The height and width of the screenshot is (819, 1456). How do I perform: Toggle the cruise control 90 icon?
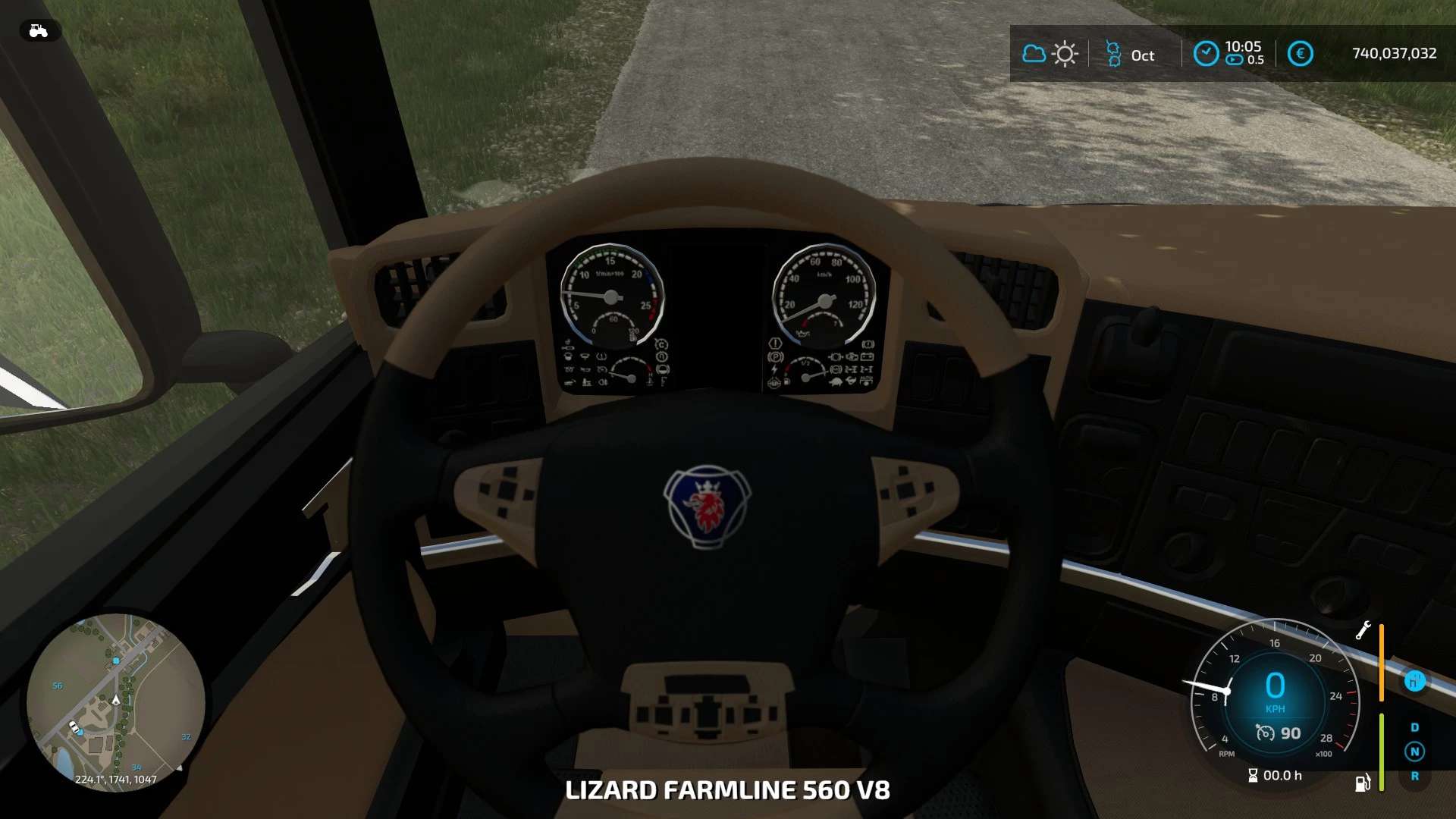(x=1265, y=733)
